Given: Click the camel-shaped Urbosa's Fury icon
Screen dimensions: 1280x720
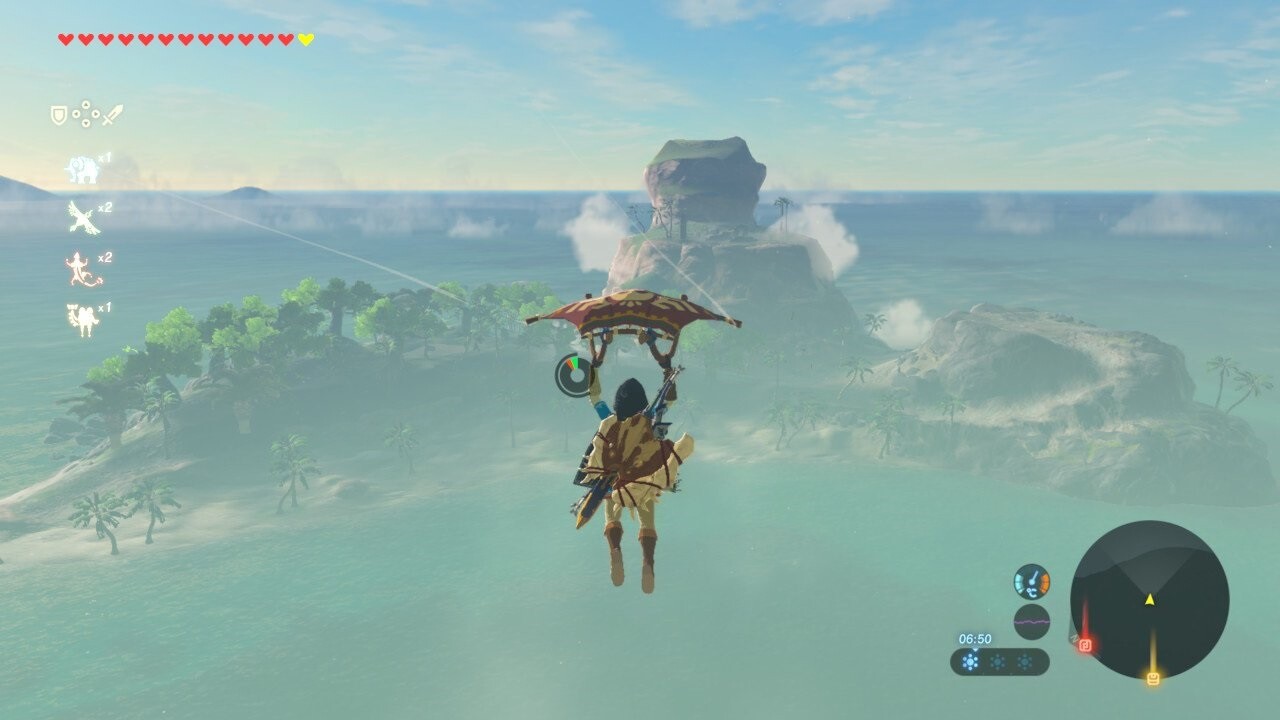Looking at the screenshot, I should (x=83, y=314).
